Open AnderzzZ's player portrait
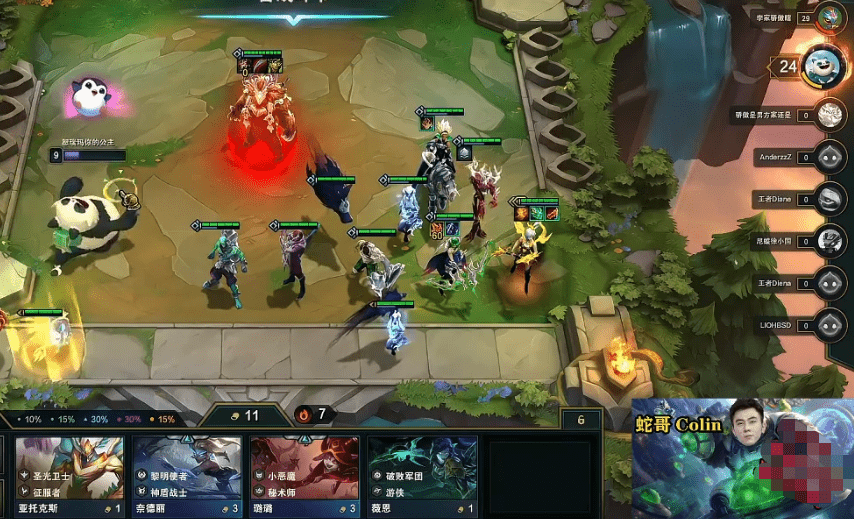 (x=828, y=157)
